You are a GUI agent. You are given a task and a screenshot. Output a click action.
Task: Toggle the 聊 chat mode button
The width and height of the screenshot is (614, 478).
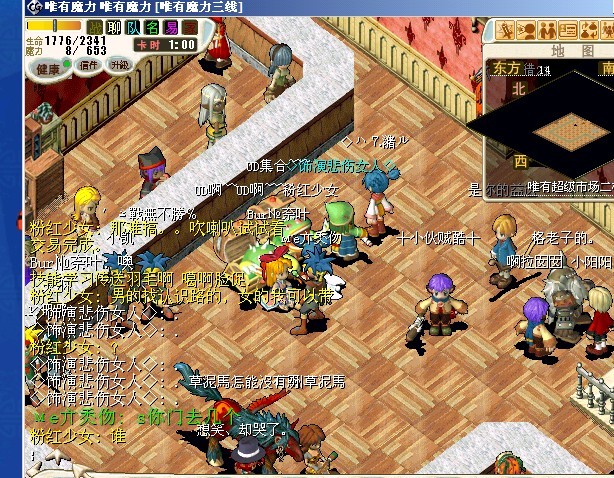click(113, 27)
